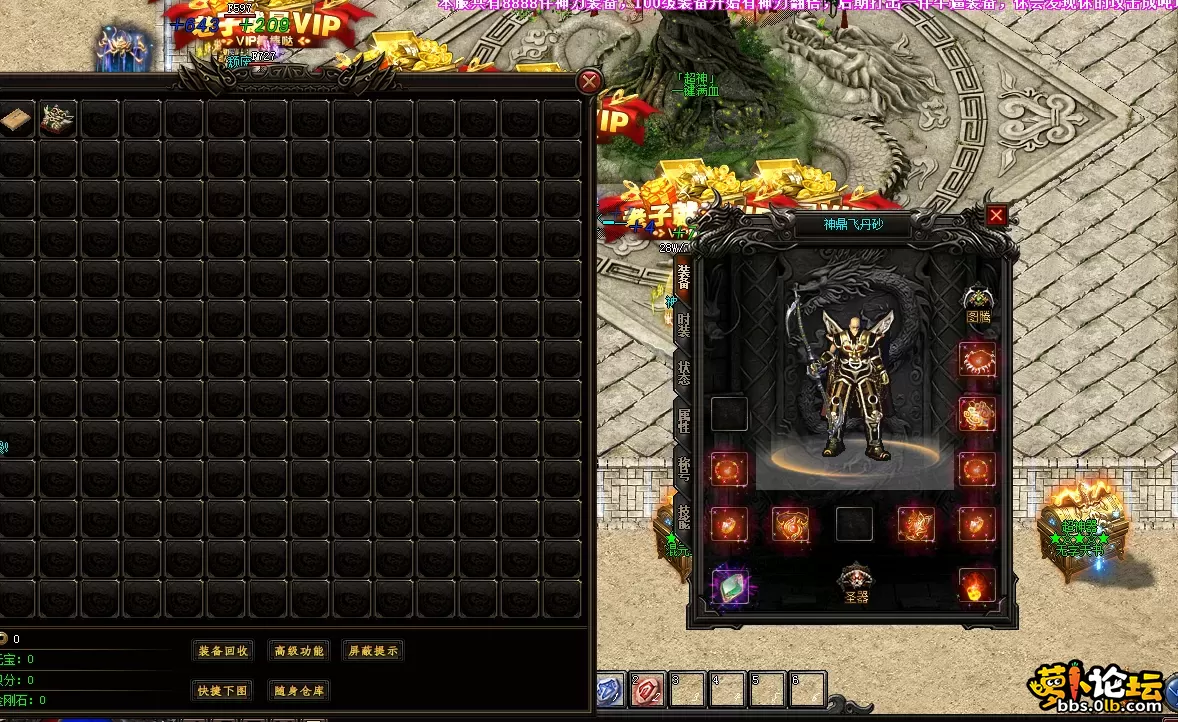Close the character equipment panel

pos(996,215)
